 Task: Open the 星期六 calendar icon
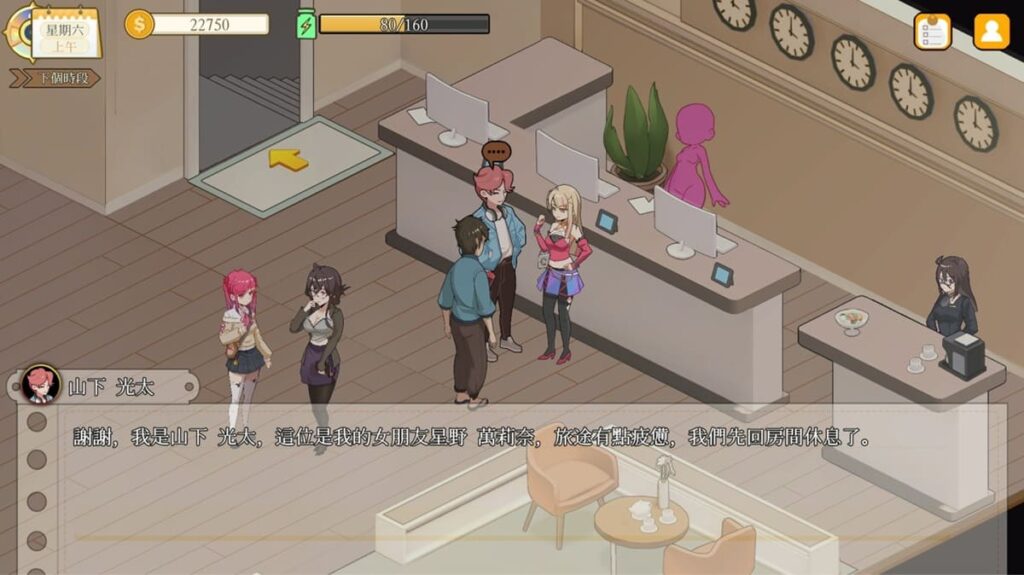pos(66,32)
